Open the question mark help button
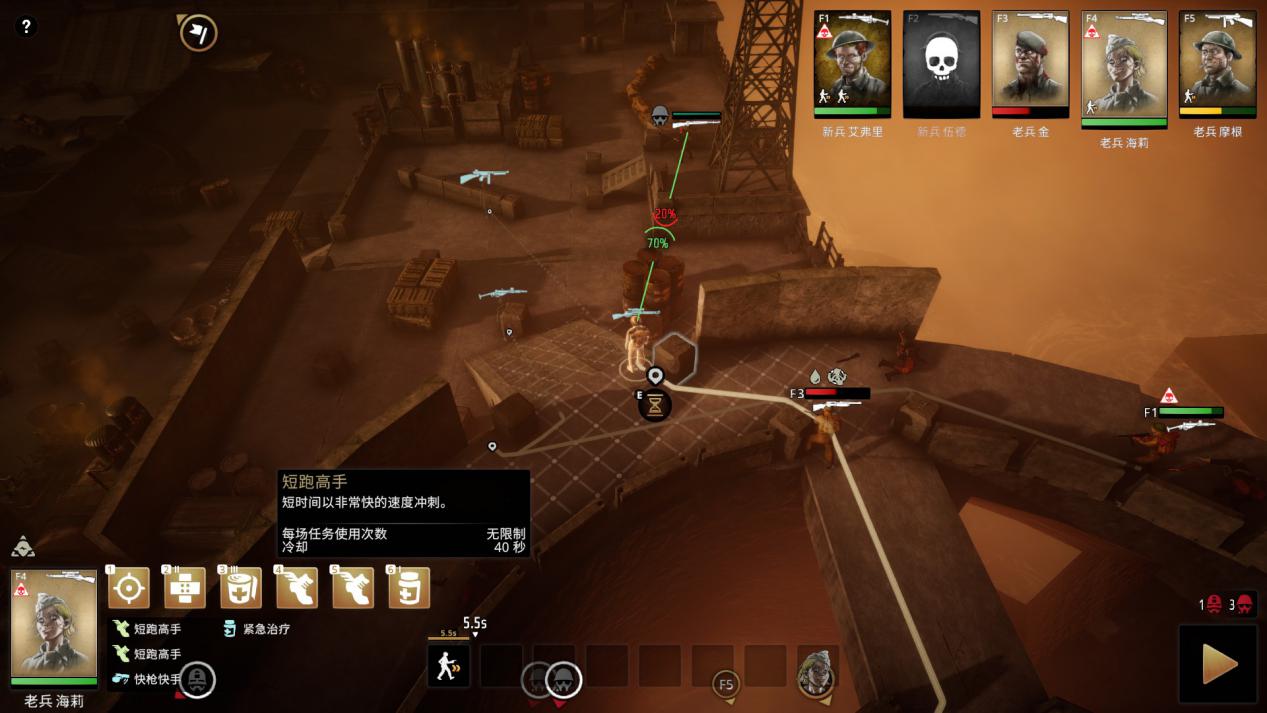Viewport: 1267px width, 713px height. pos(27,27)
